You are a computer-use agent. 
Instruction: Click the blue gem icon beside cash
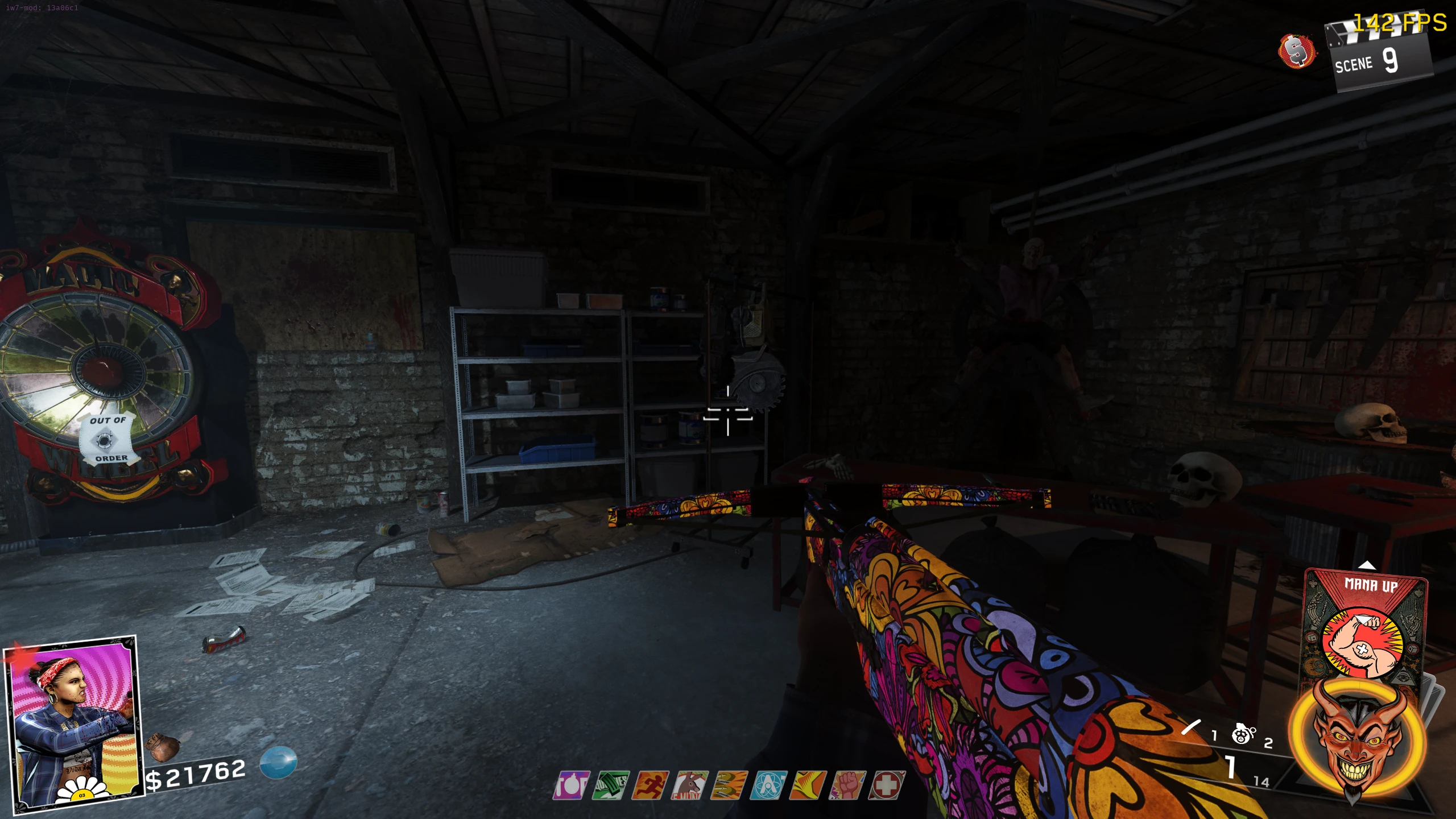[x=279, y=762]
